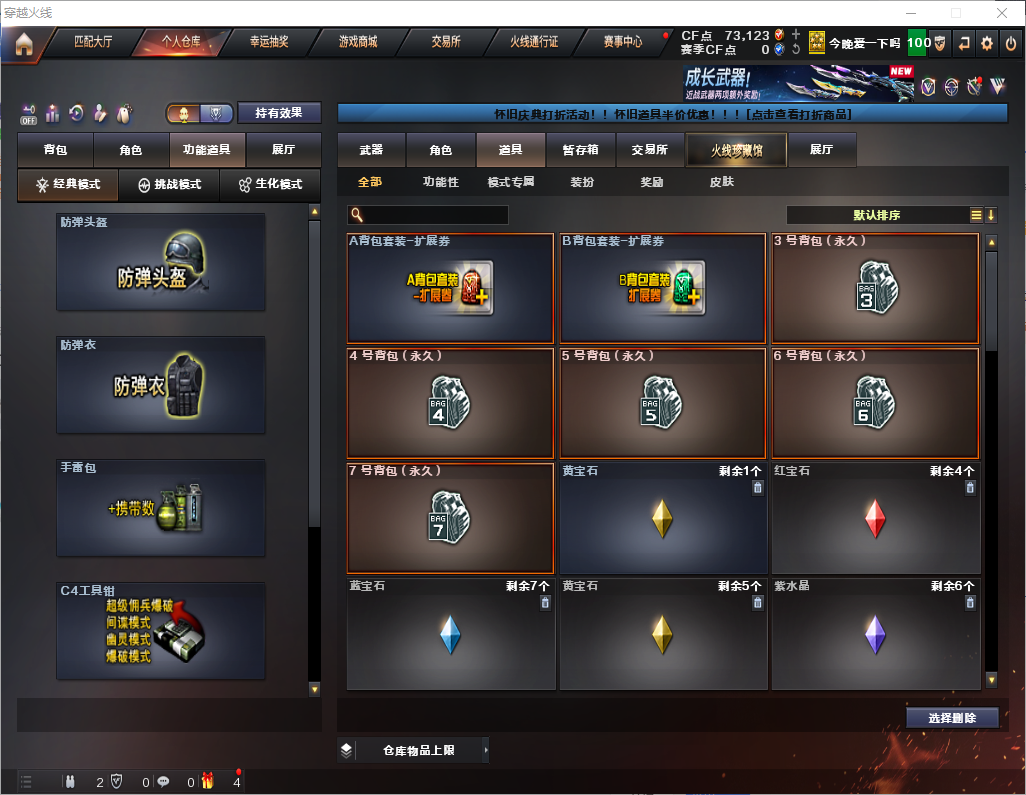The image size is (1026, 795).
Task: Open the 游戏商城 game shop
Action: (357, 43)
